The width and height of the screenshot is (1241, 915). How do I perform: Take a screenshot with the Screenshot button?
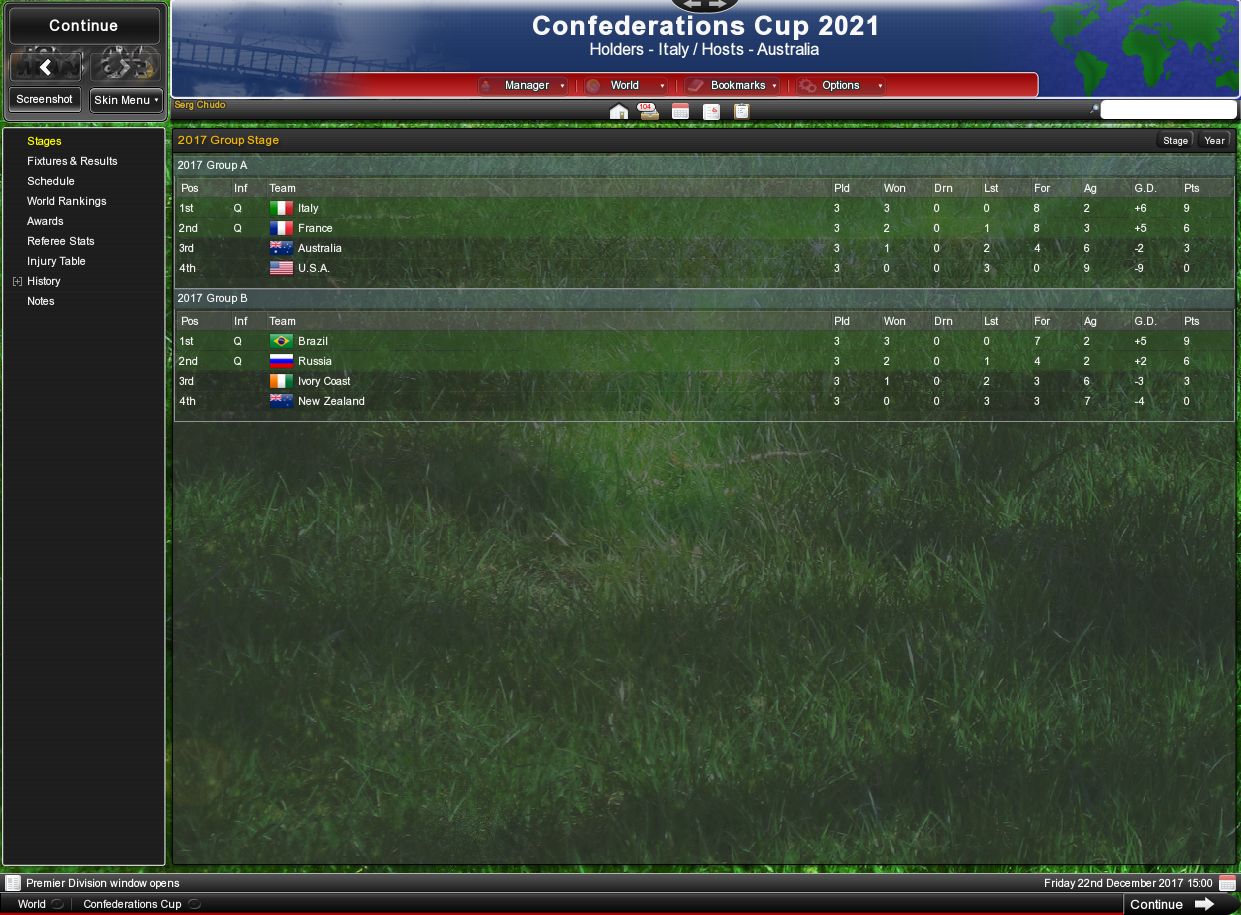click(x=45, y=100)
